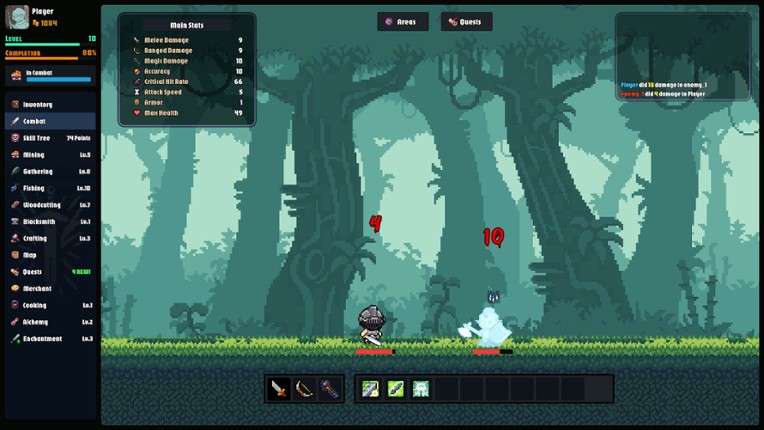
Task: Go to the Mining skill
Action: pos(35,155)
